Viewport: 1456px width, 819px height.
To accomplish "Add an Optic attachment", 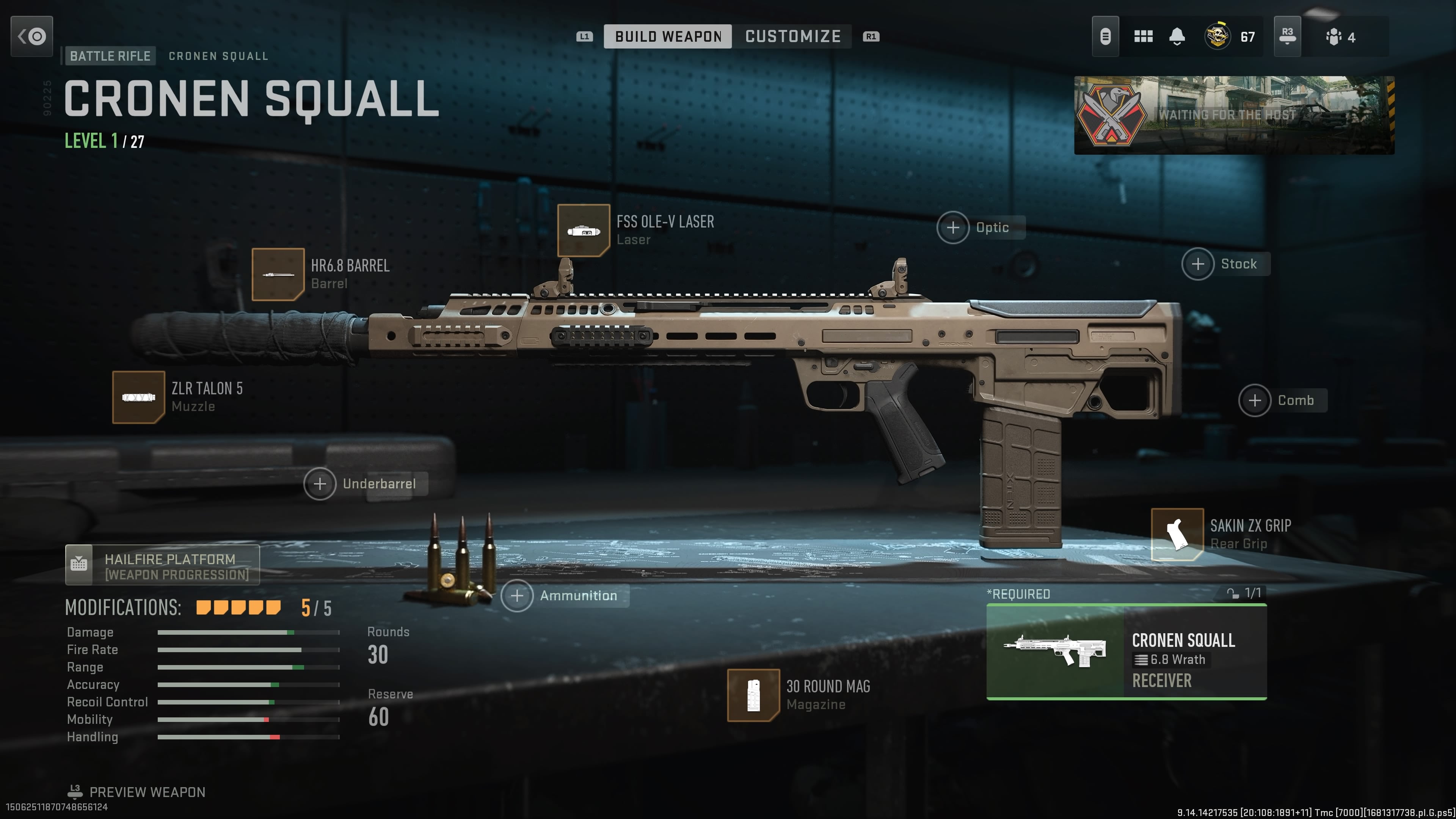I will (x=954, y=227).
